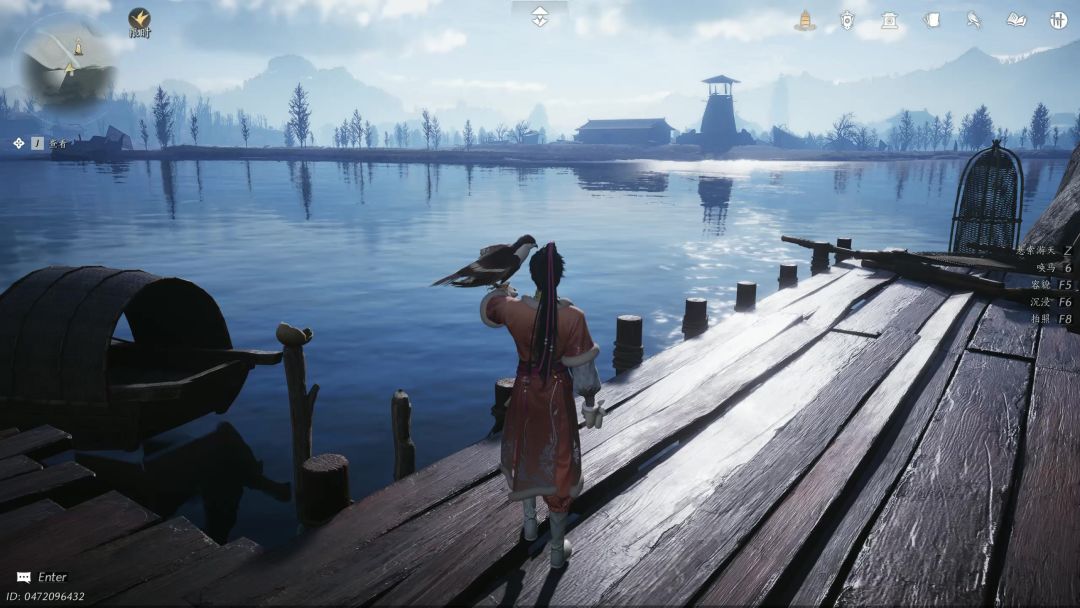Screen dimensions: 1080x608
Task: Open the shrine-shaped icon menu
Action: [x=889, y=20]
